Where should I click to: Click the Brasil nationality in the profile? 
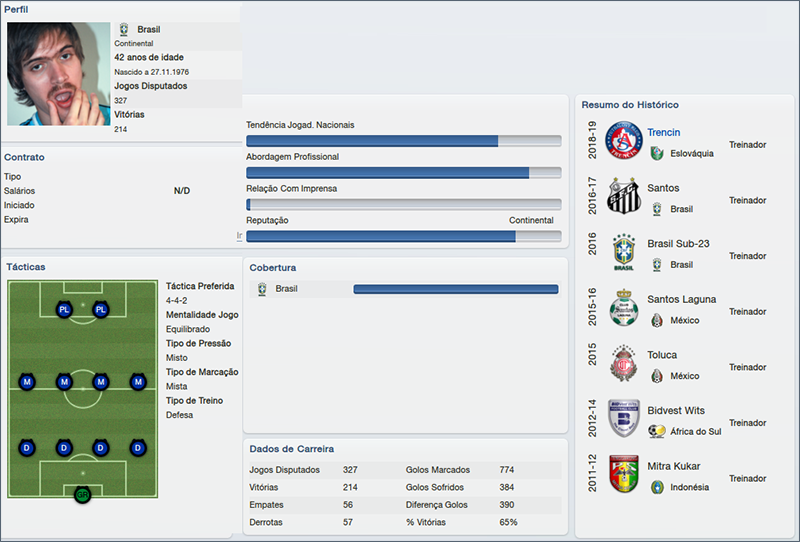148,30
